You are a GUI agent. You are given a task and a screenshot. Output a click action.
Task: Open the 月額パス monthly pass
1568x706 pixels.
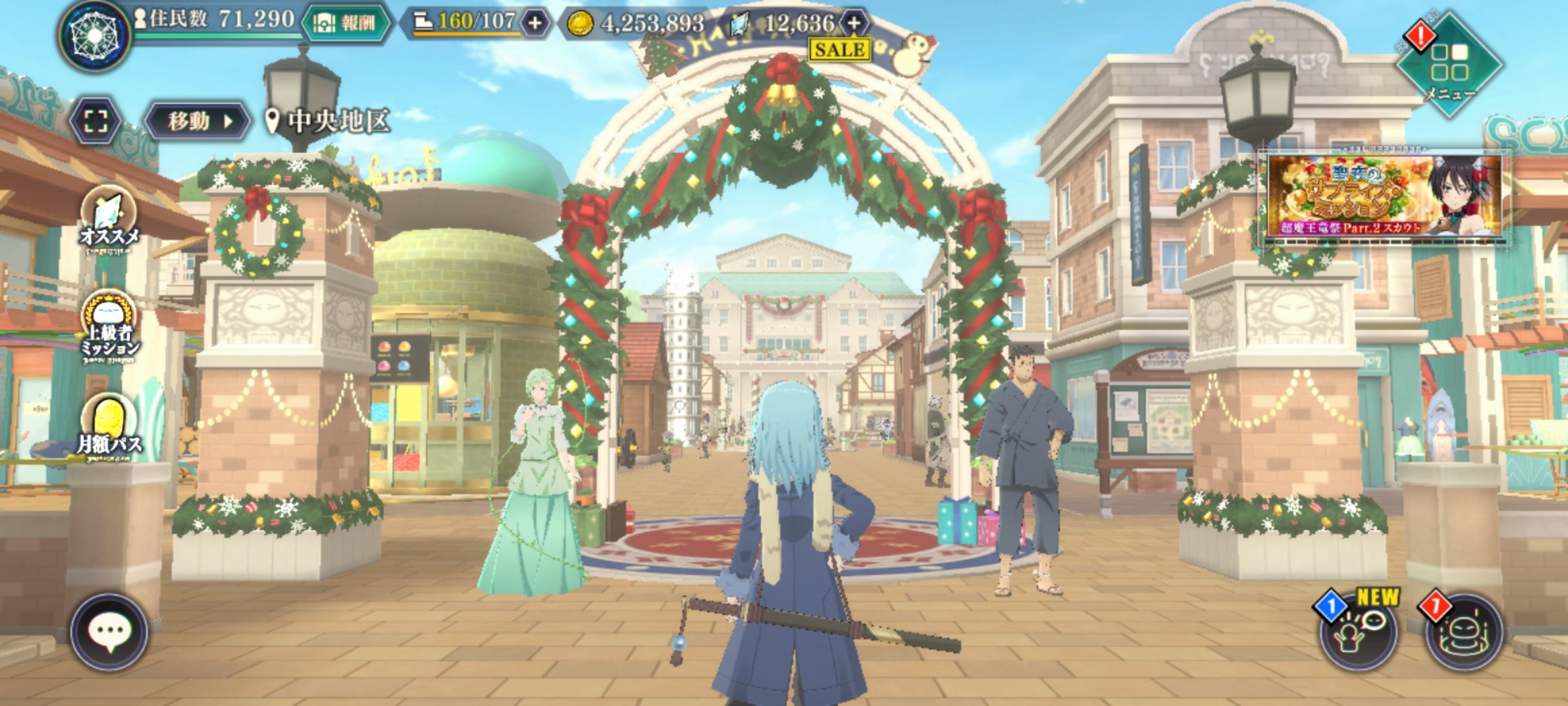(109, 426)
